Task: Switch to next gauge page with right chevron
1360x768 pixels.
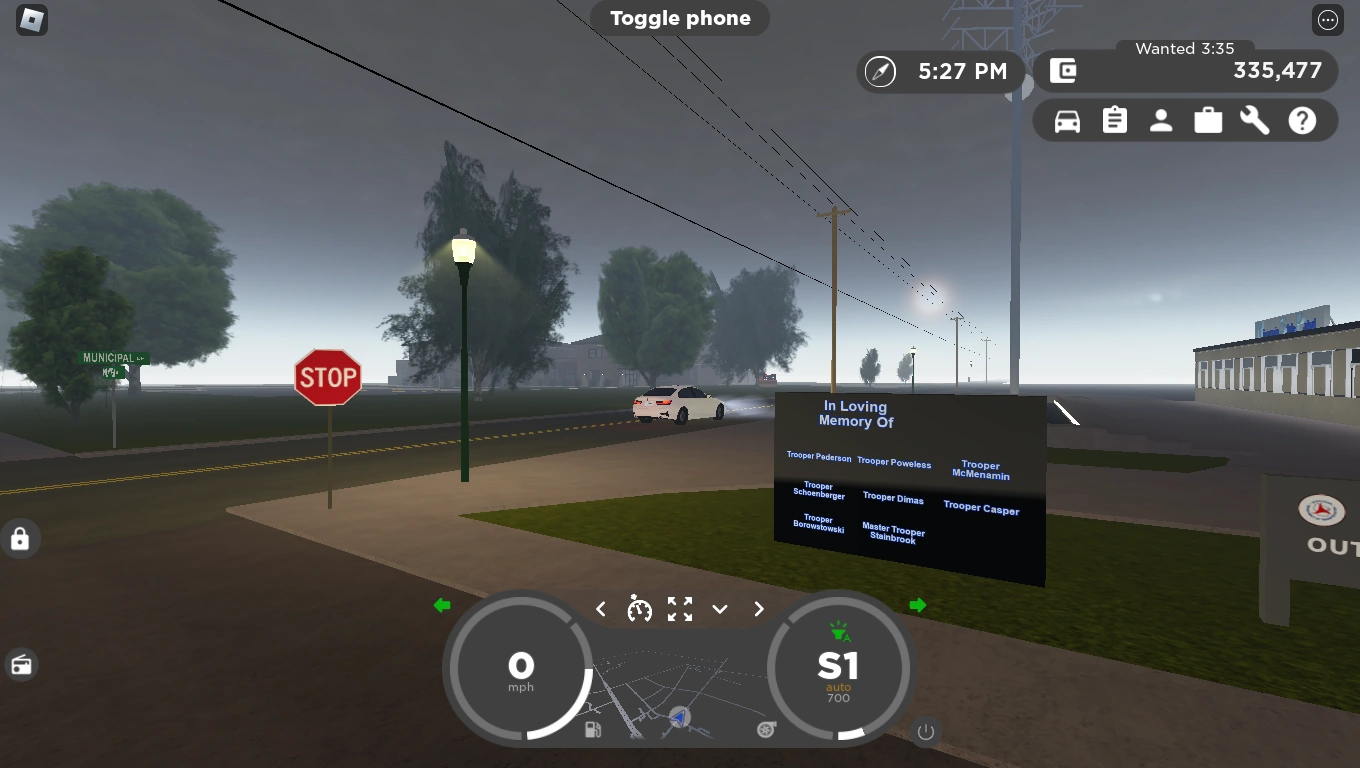Action: tap(758, 608)
